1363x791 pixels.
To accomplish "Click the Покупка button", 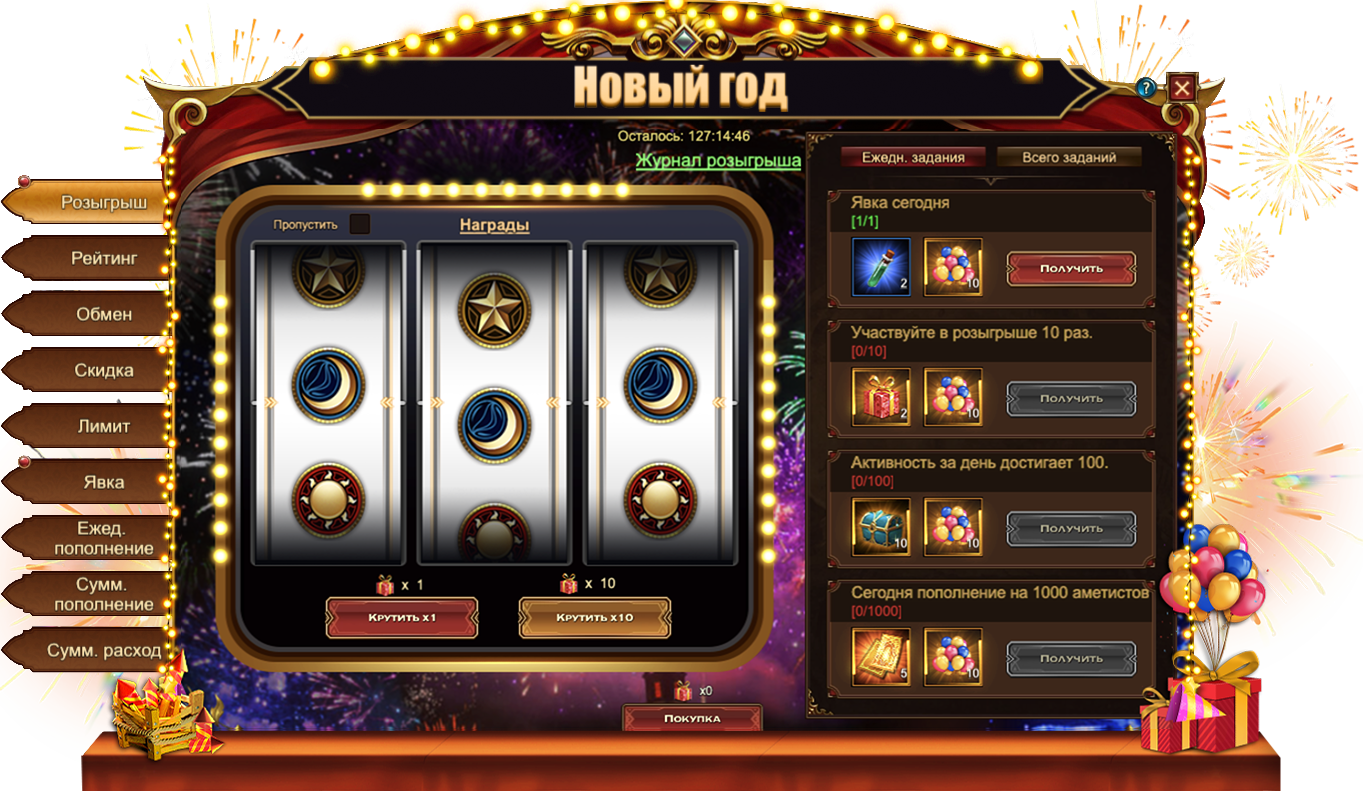I will coord(692,718).
